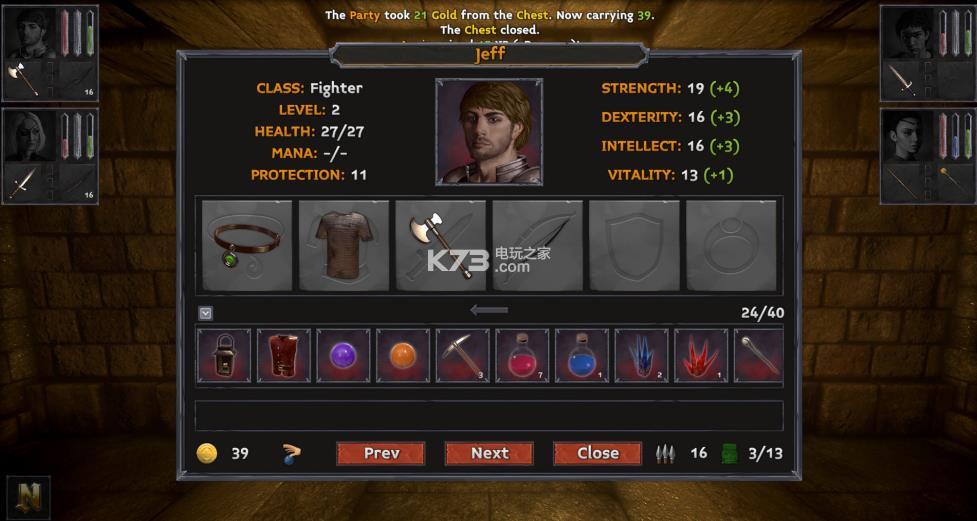Viewport: 977px width, 521px height.
Task: Select the equipped battle axe slot
Action: 441,245
